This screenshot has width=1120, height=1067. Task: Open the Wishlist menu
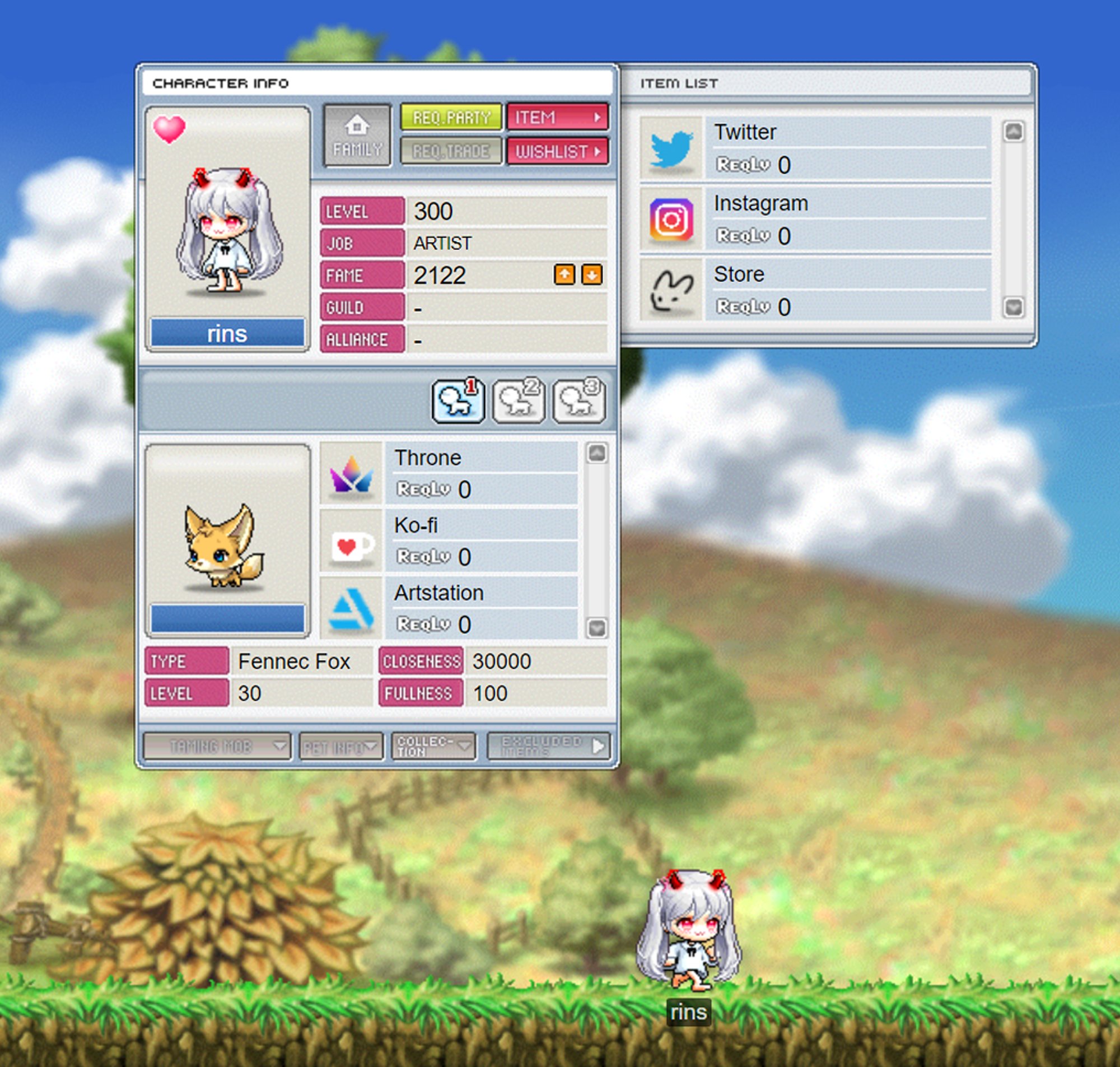tap(558, 151)
